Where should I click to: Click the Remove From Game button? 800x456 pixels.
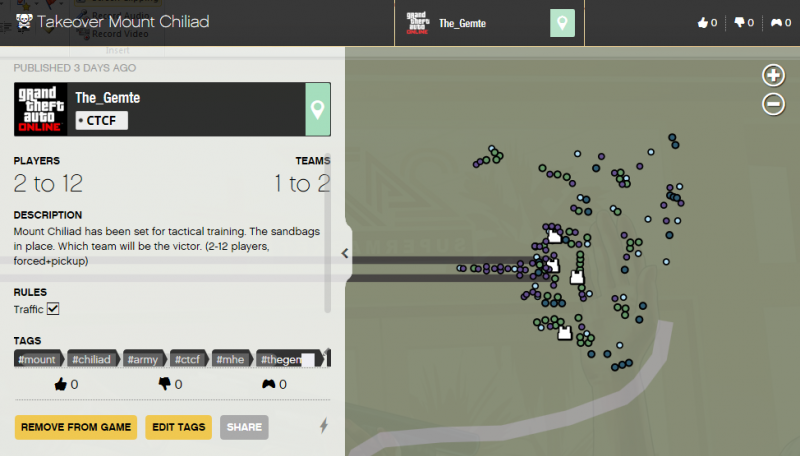pyautogui.click(x=76, y=427)
